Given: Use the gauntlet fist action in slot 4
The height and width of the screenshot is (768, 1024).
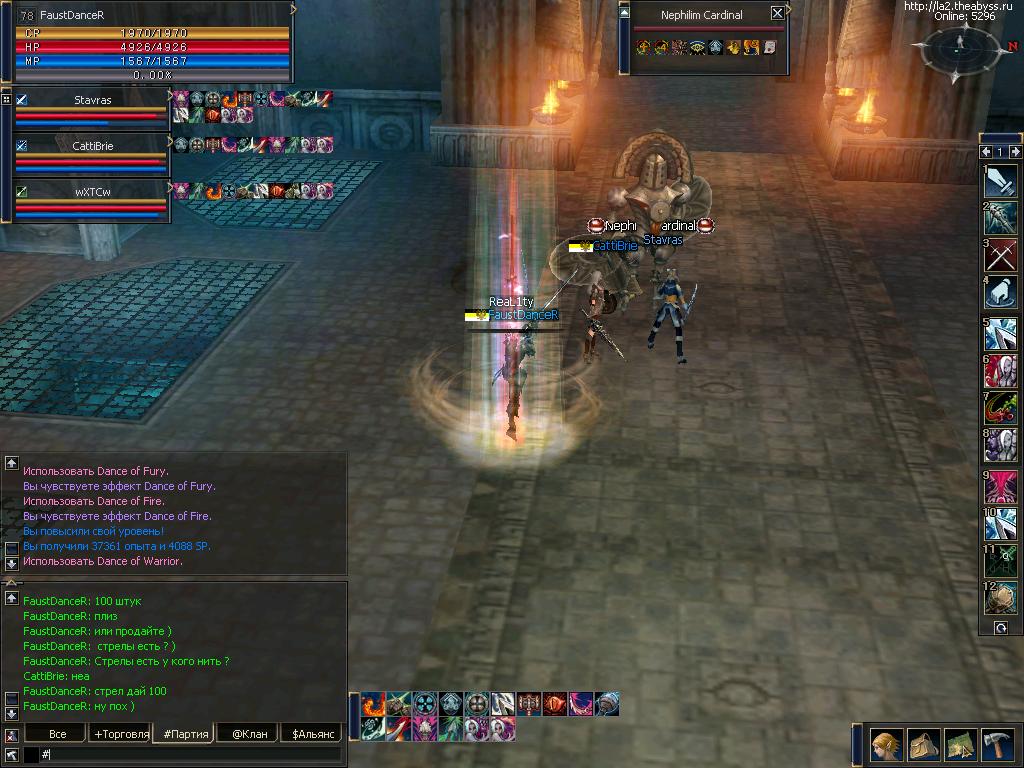Looking at the screenshot, I should pyautogui.click(x=1001, y=292).
